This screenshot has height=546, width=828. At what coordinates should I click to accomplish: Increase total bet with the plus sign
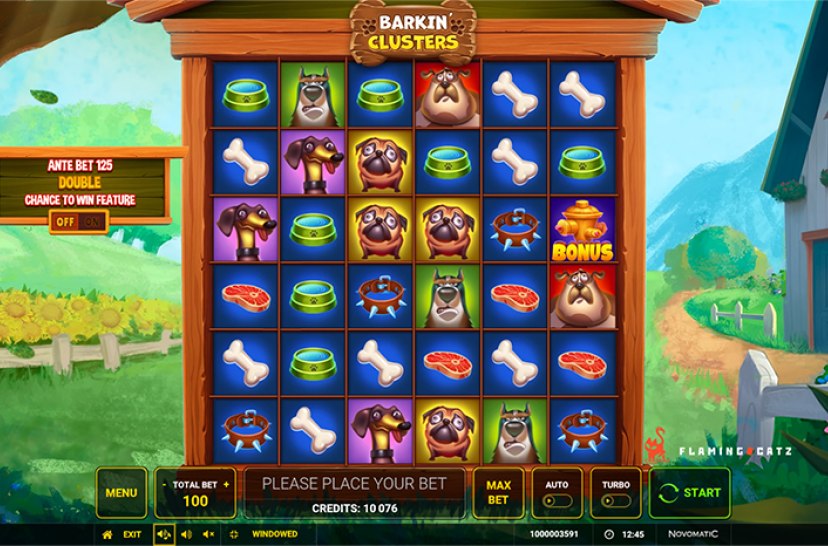pos(227,484)
